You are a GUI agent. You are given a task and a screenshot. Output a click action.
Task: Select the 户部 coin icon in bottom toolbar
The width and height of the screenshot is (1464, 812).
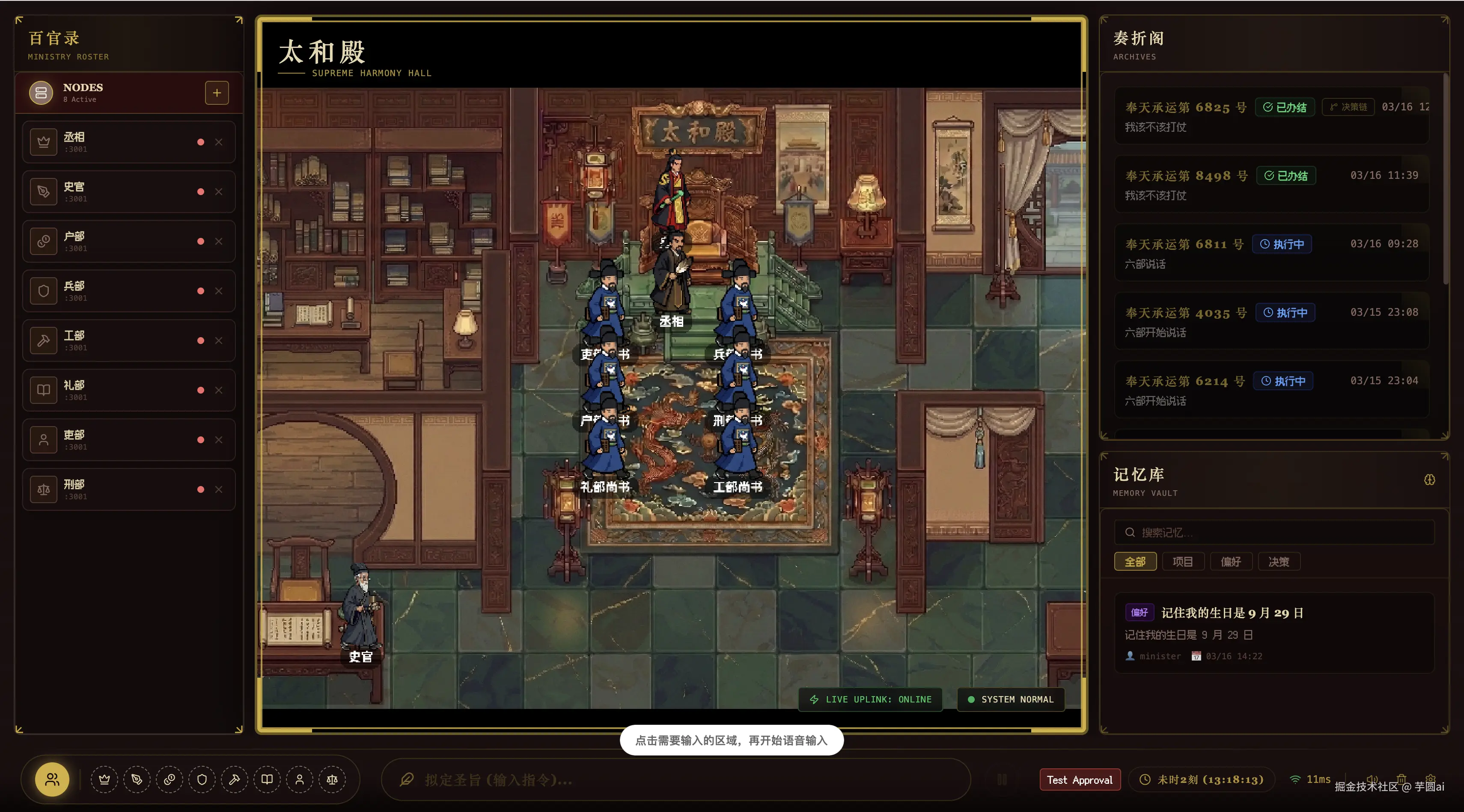click(170, 779)
